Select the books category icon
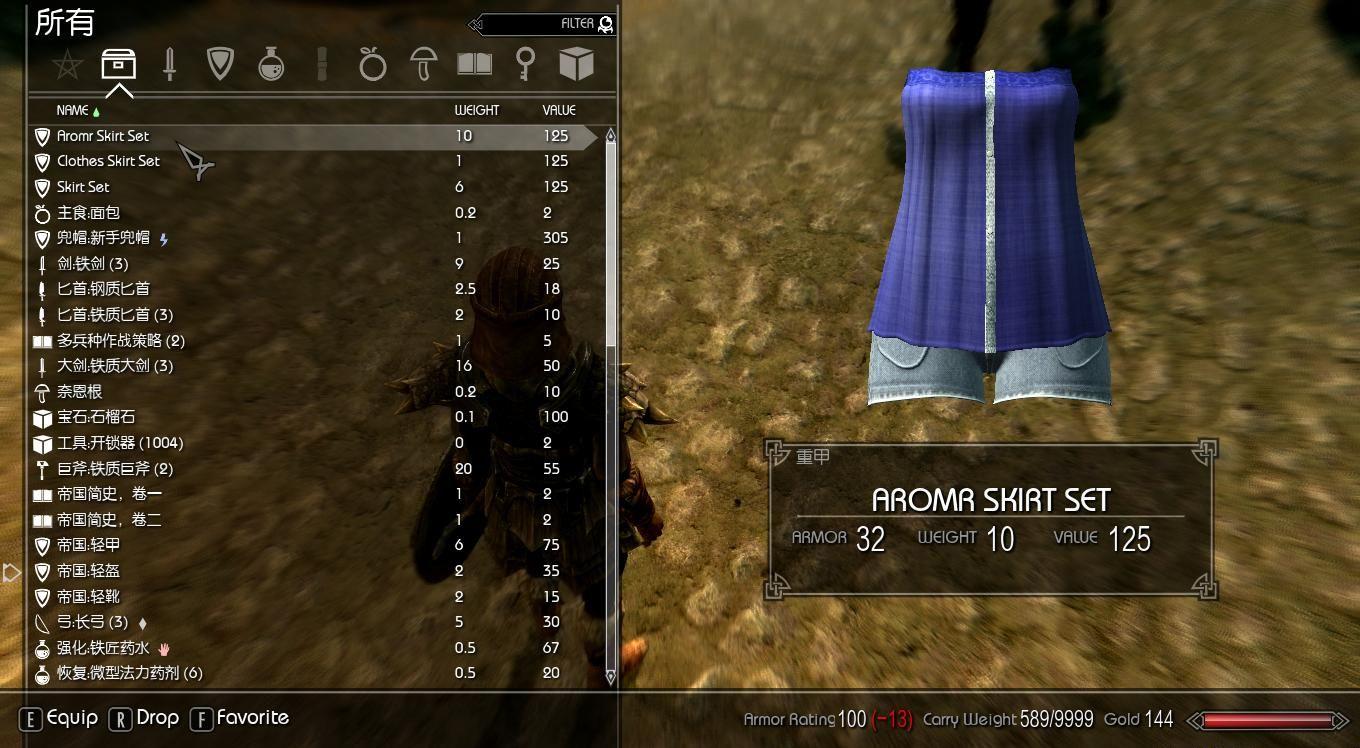1360x748 pixels. (x=475, y=63)
